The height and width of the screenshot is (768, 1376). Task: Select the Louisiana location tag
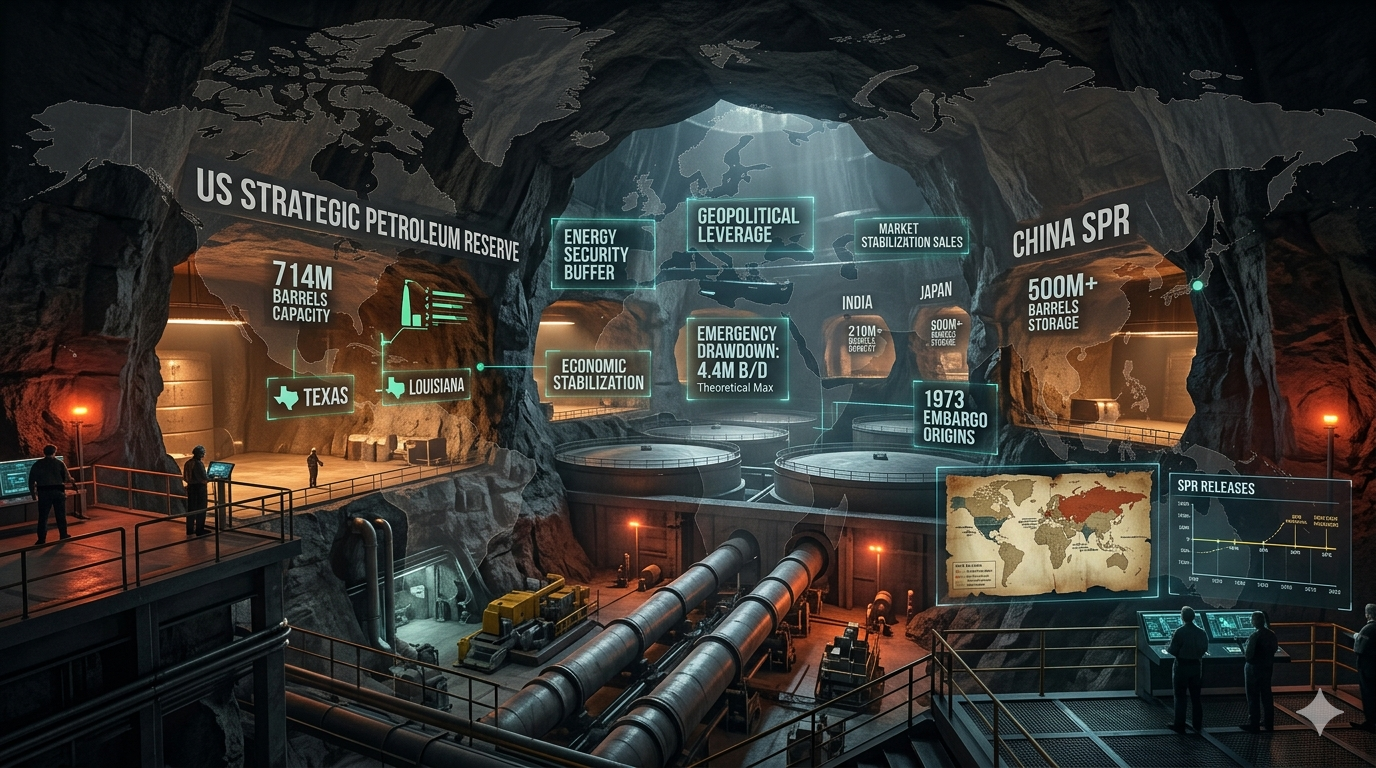pos(425,386)
